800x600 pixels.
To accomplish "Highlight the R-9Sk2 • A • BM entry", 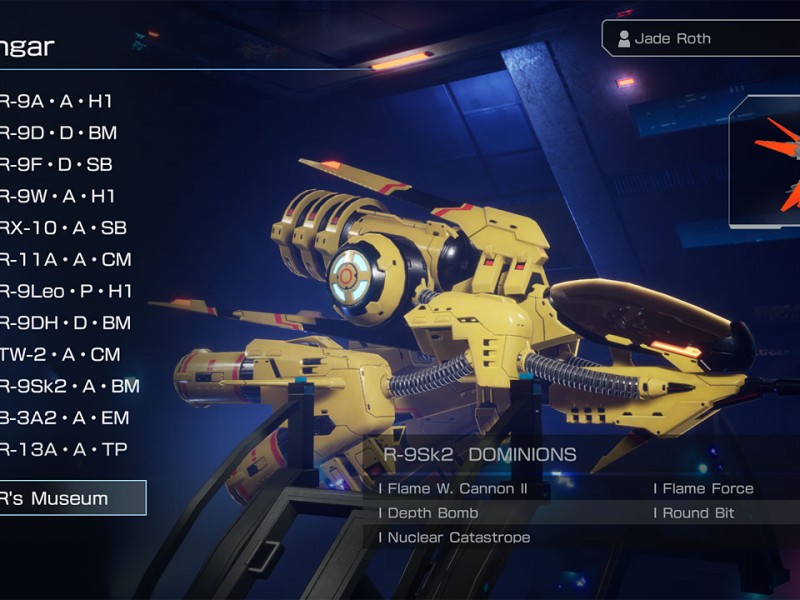I will [x=69, y=387].
